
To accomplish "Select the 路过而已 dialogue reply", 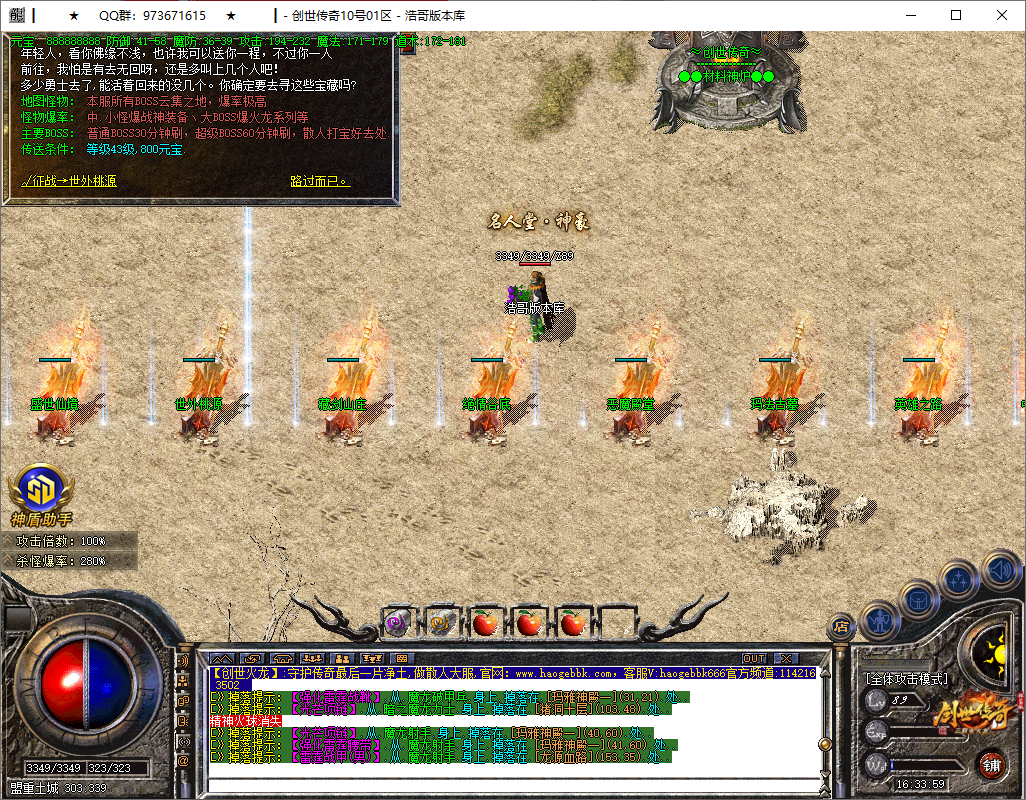I will pos(320,181).
